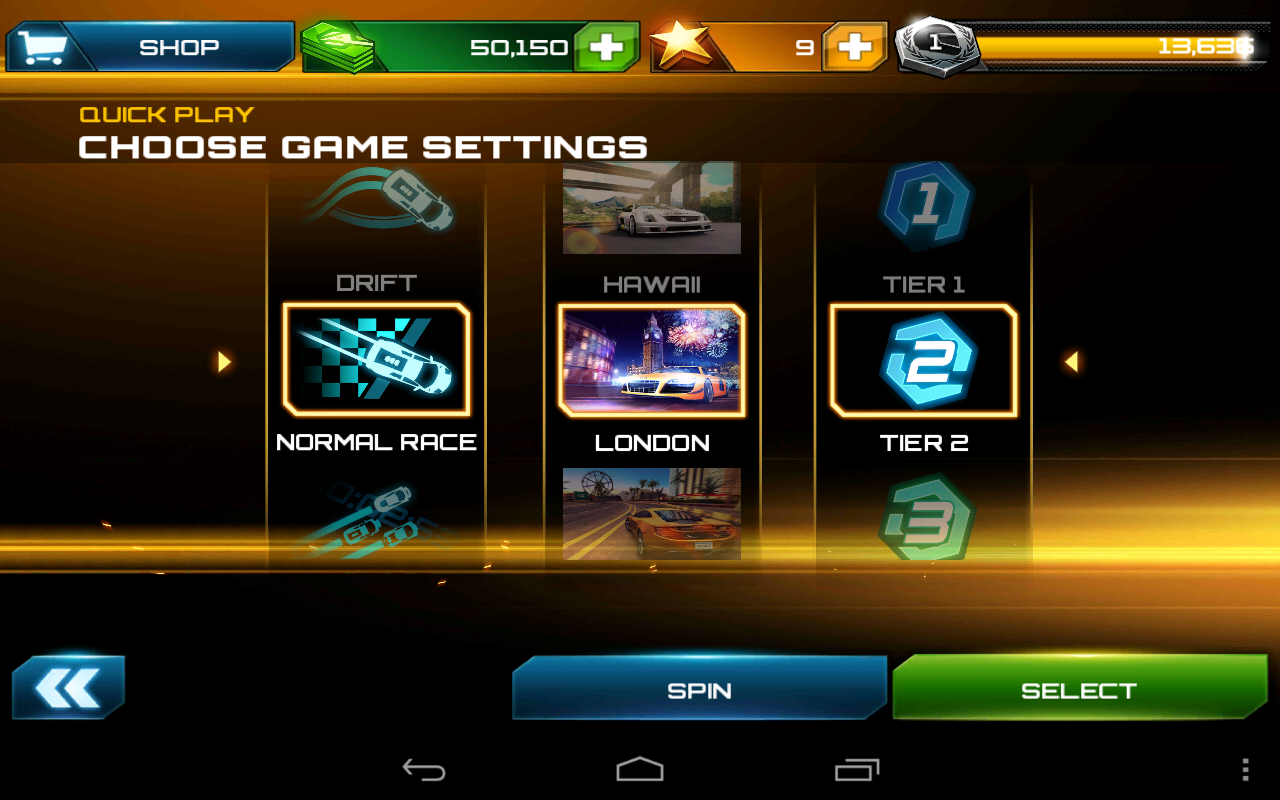Select the London track thumbnail

652,362
